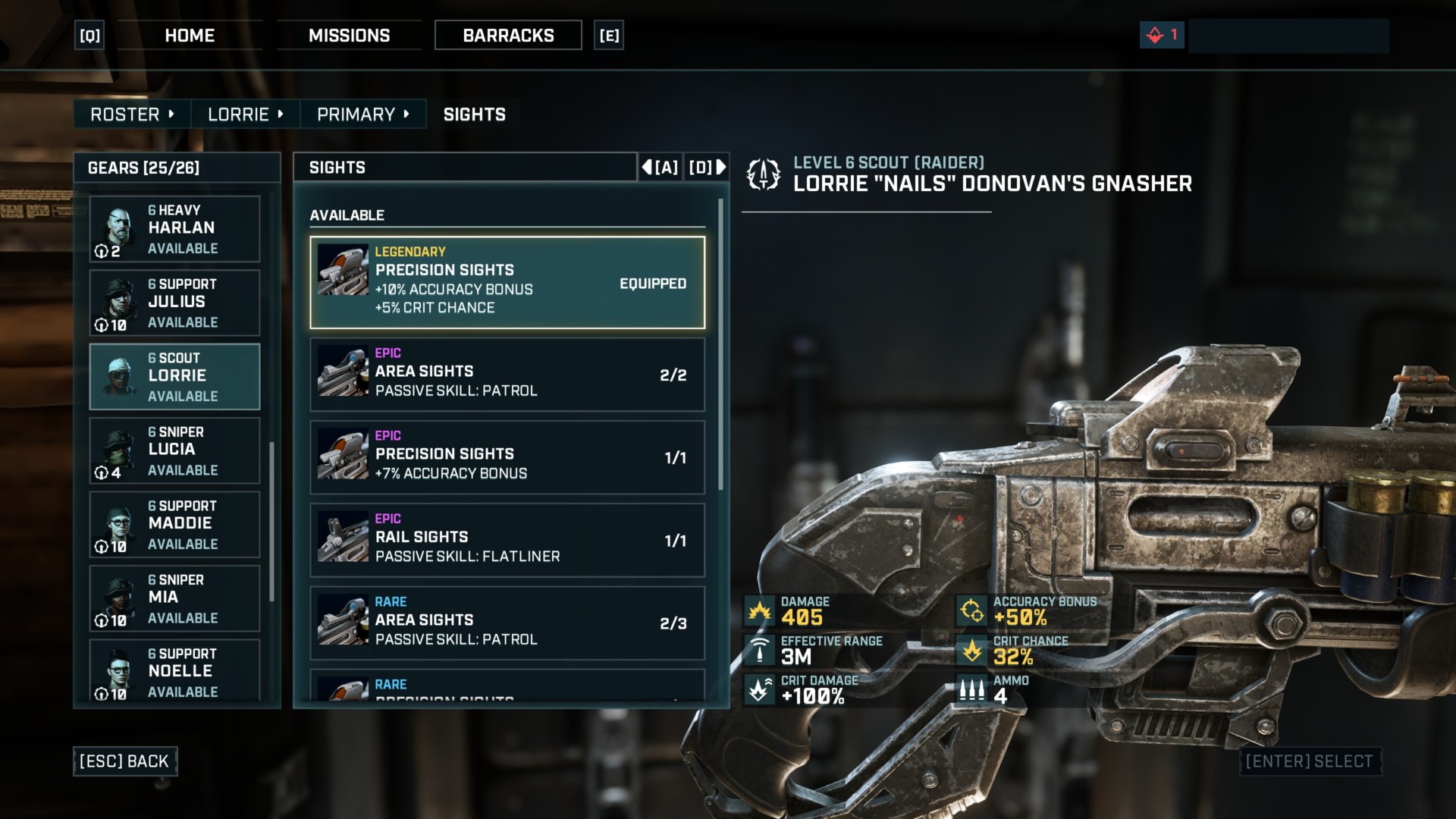Select the Barracks tab
The image size is (1456, 819).
(x=508, y=36)
